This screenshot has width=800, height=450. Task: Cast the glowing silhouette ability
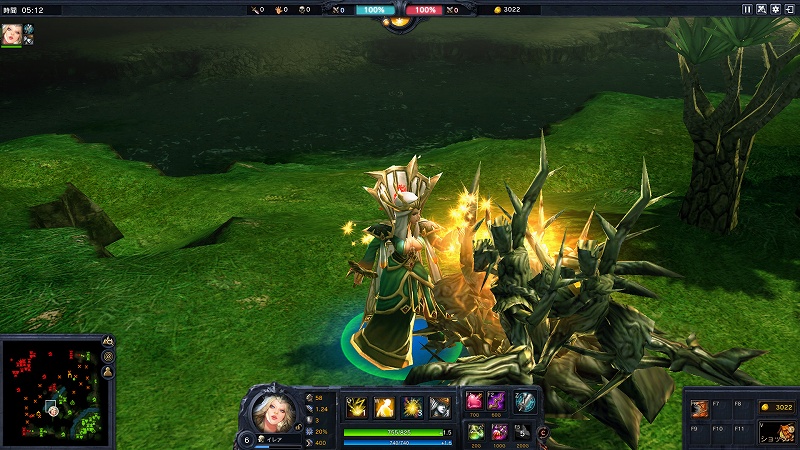[x=384, y=406]
